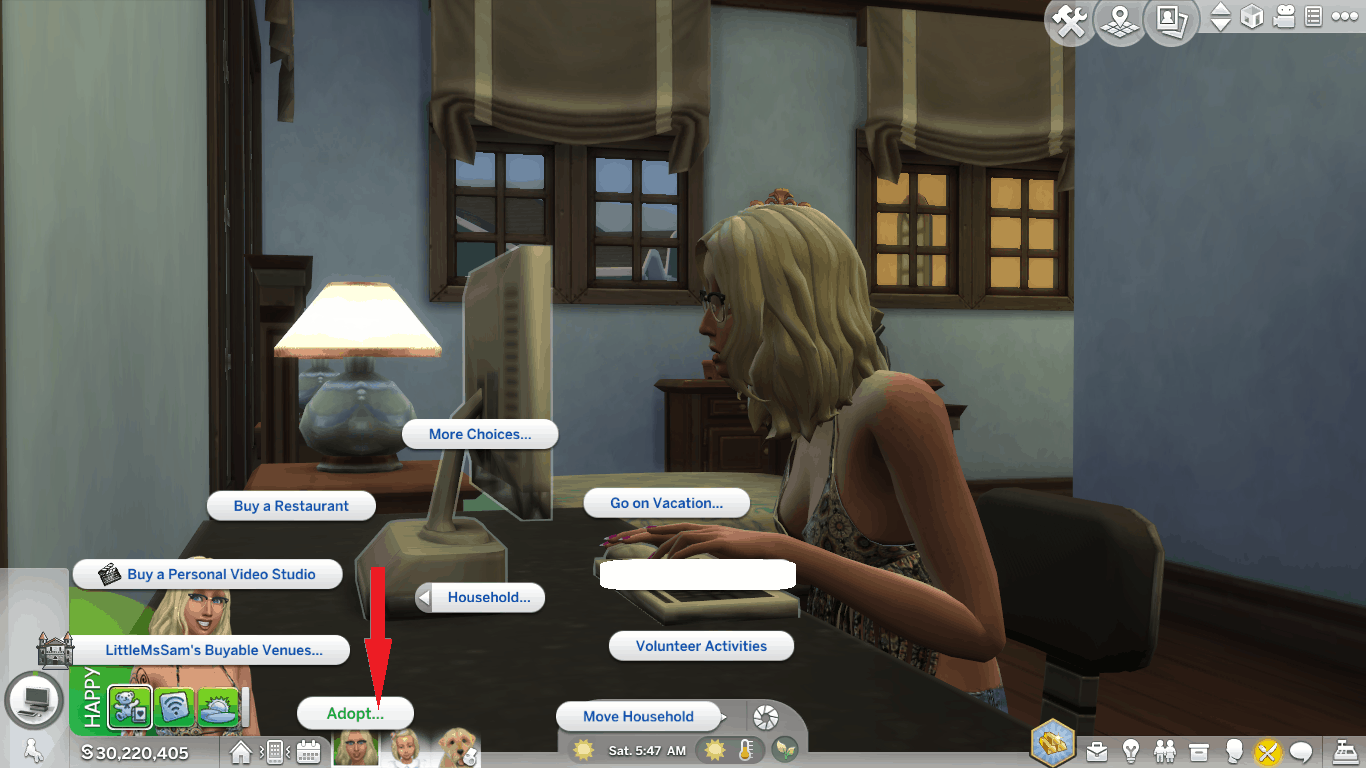Viewport: 1366px width, 768px height.
Task: Select Buy a Personal Video Studio
Action: coord(208,574)
